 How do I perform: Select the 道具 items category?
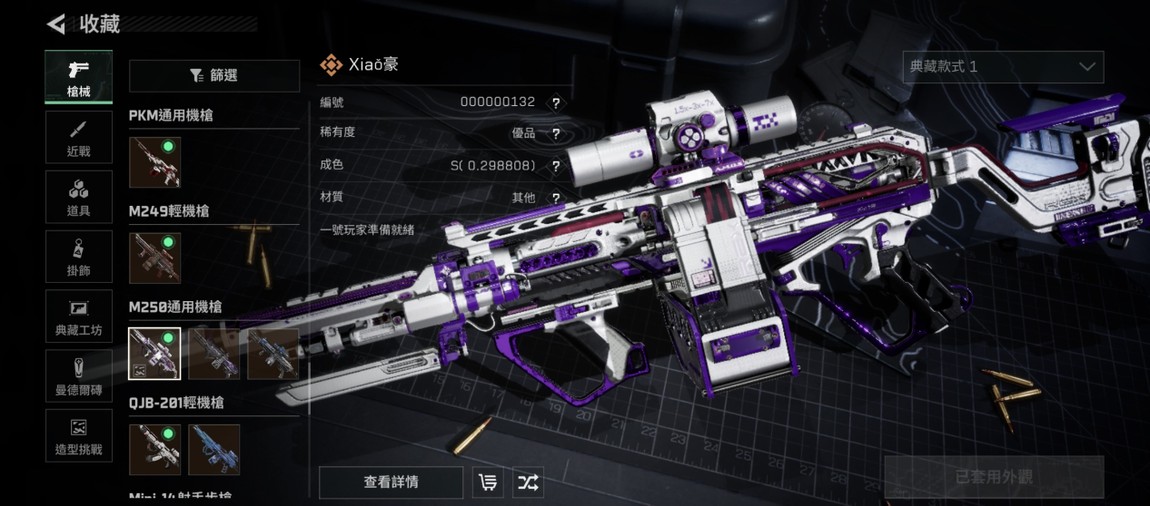[78, 197]
